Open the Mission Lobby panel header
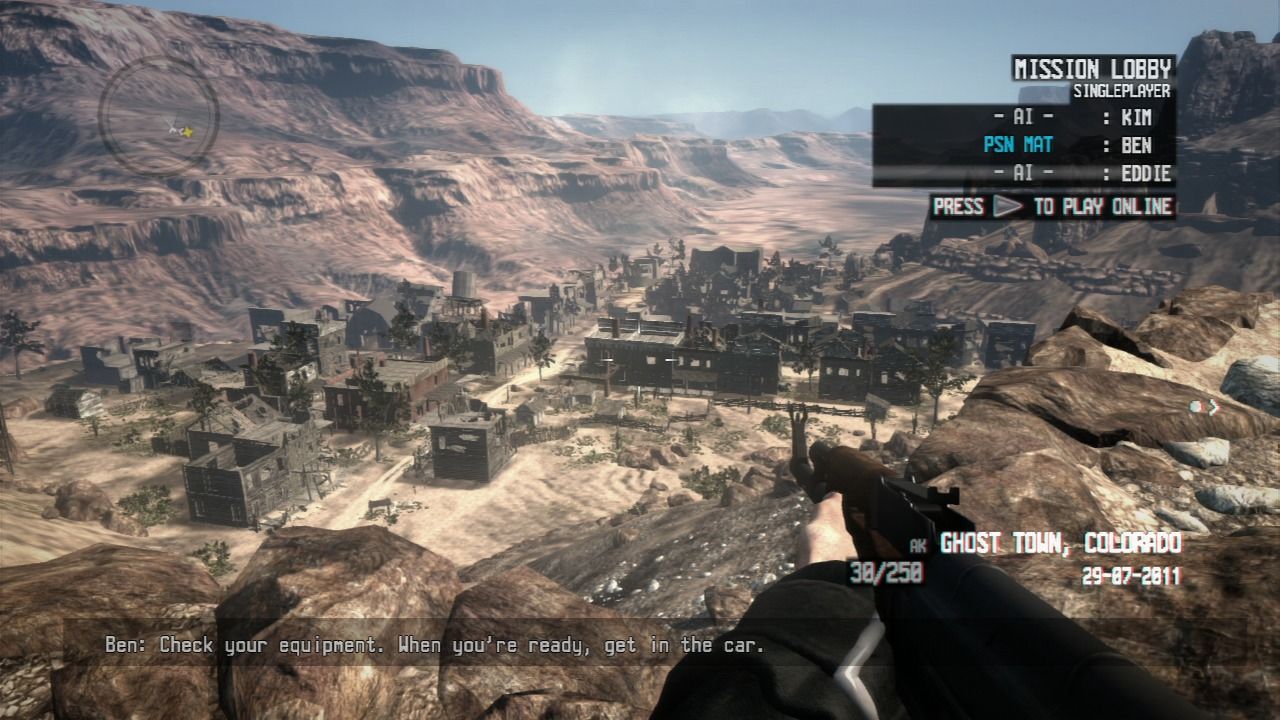1280x720 pixels. click(x=1092, y=69)
